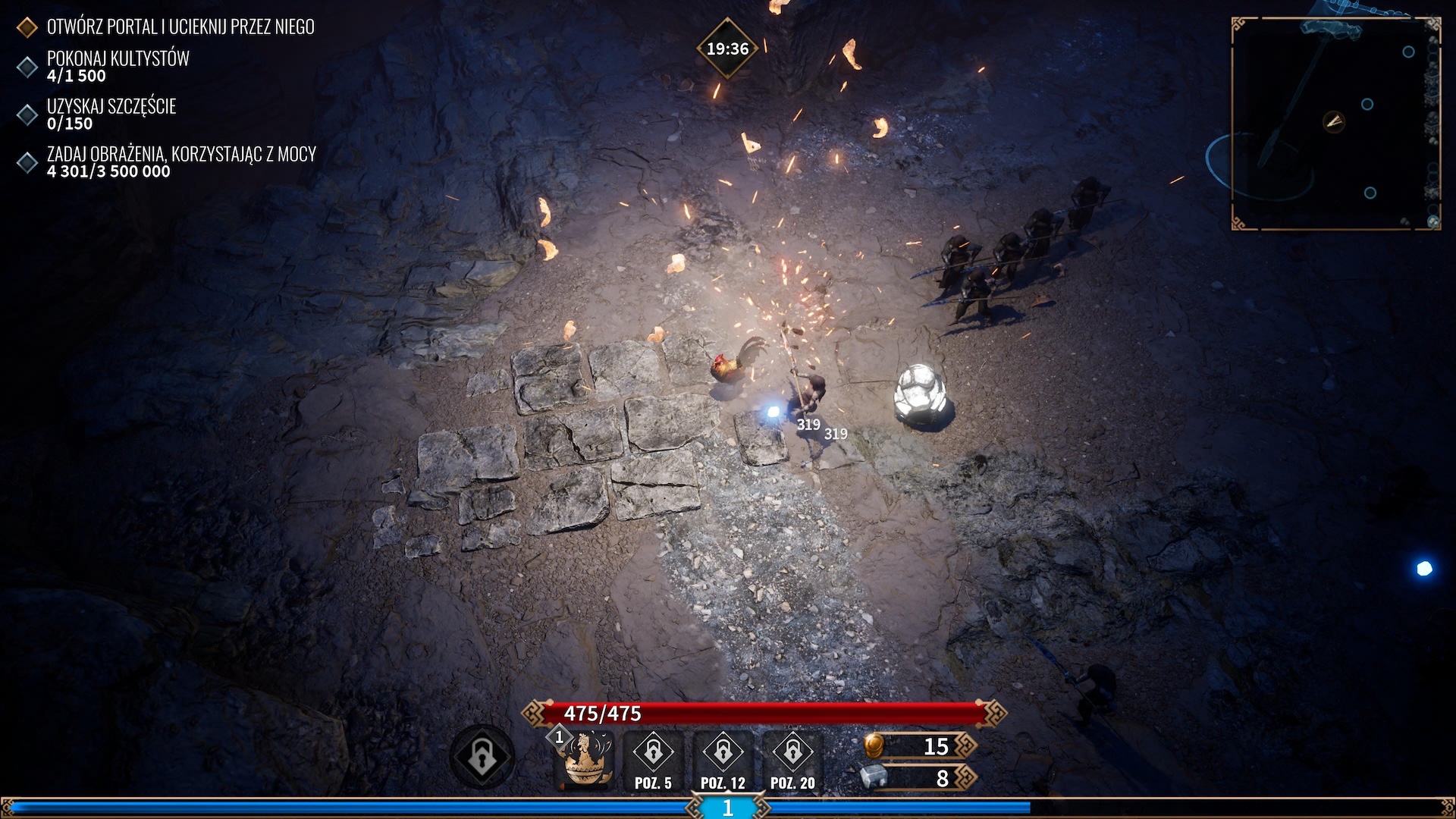
Task: Click the round padlock slot
Action: [482, 757]
